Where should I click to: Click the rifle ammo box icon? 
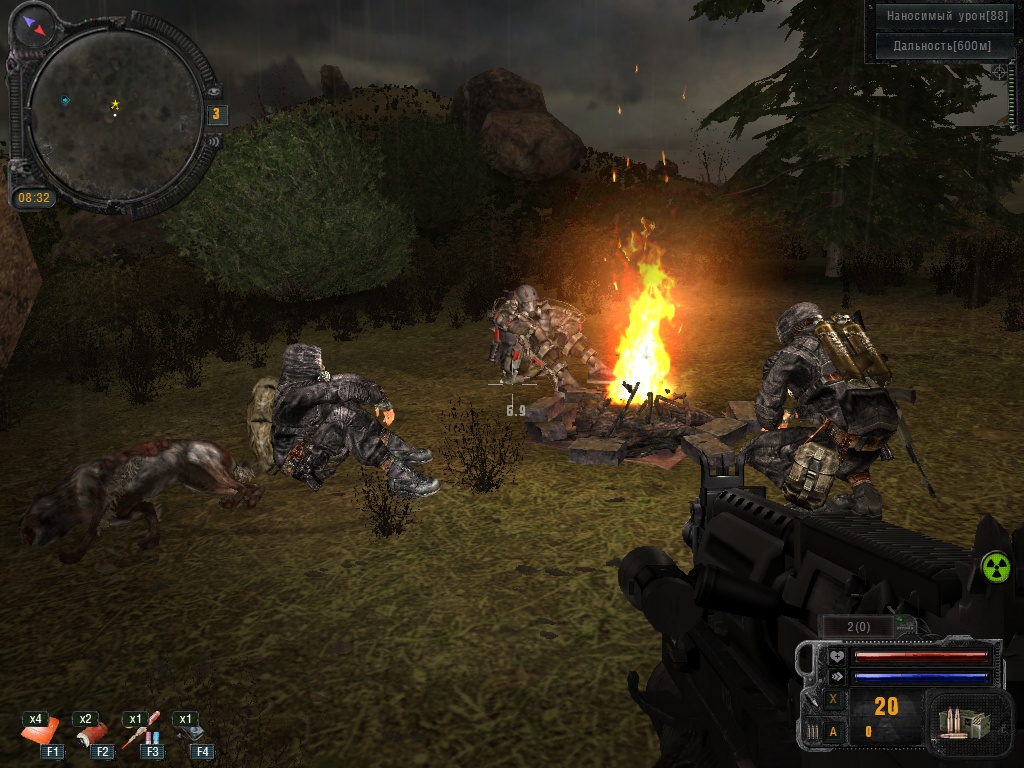click(x=959, y=720)
